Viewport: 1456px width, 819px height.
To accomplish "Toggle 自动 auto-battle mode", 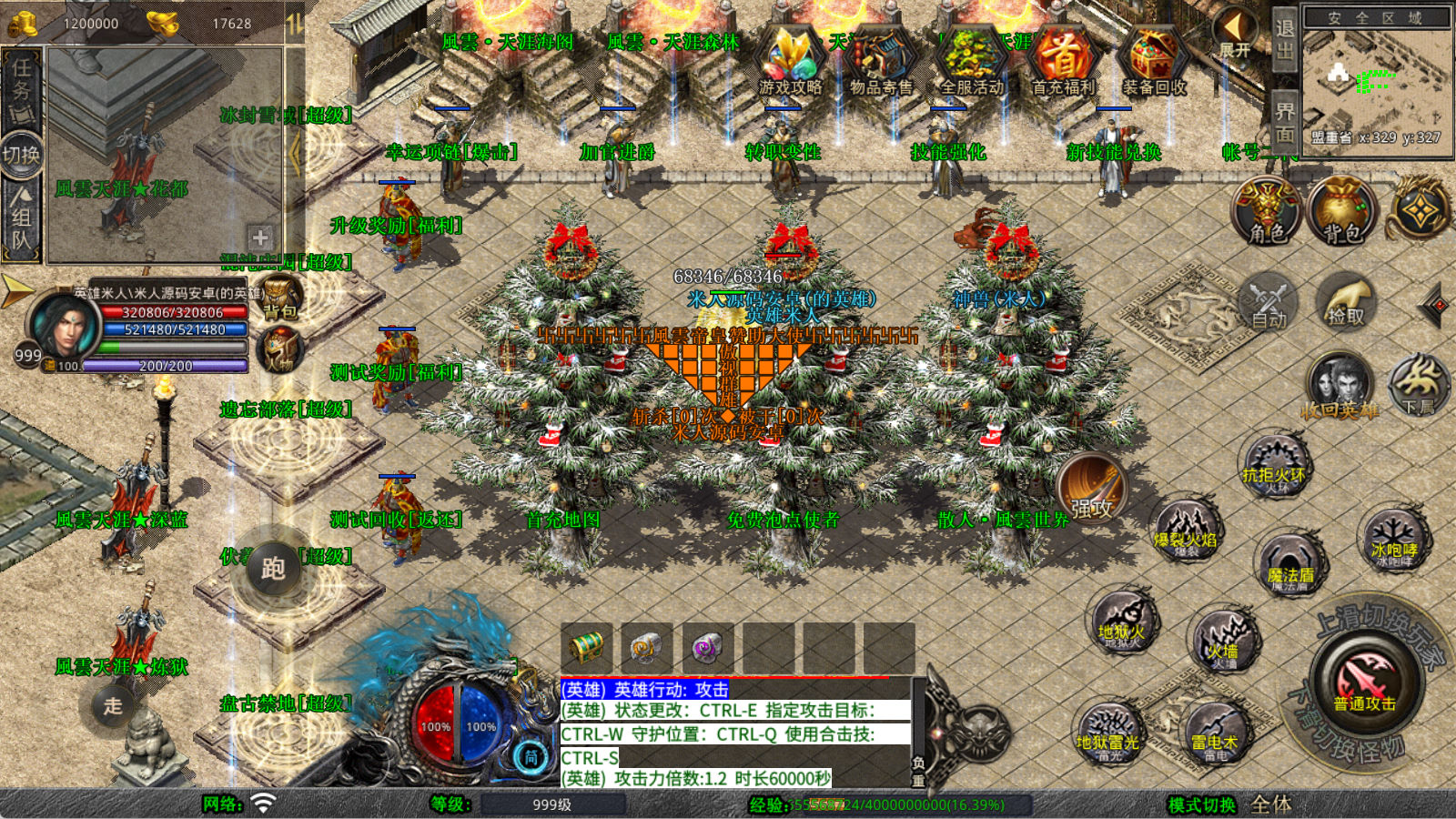I will tap(1269, 302).
